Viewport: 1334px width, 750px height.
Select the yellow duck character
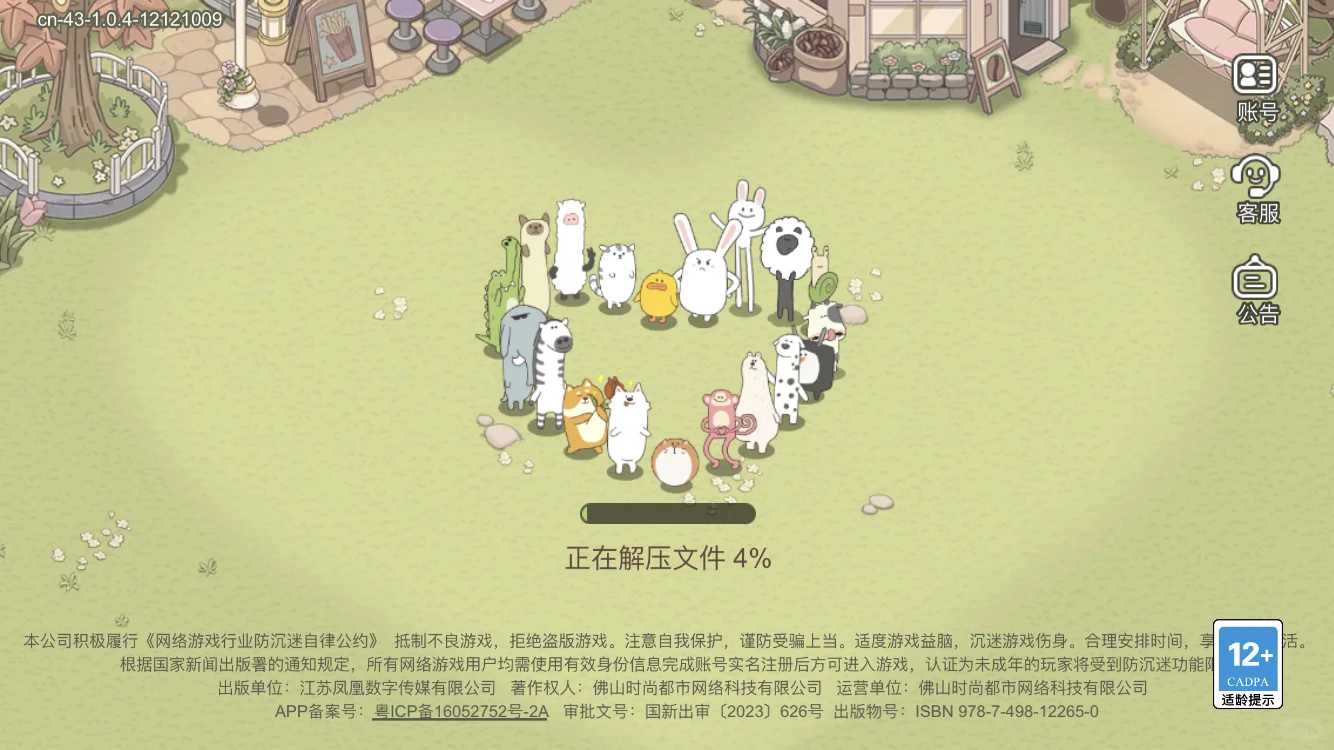(657, 295)
